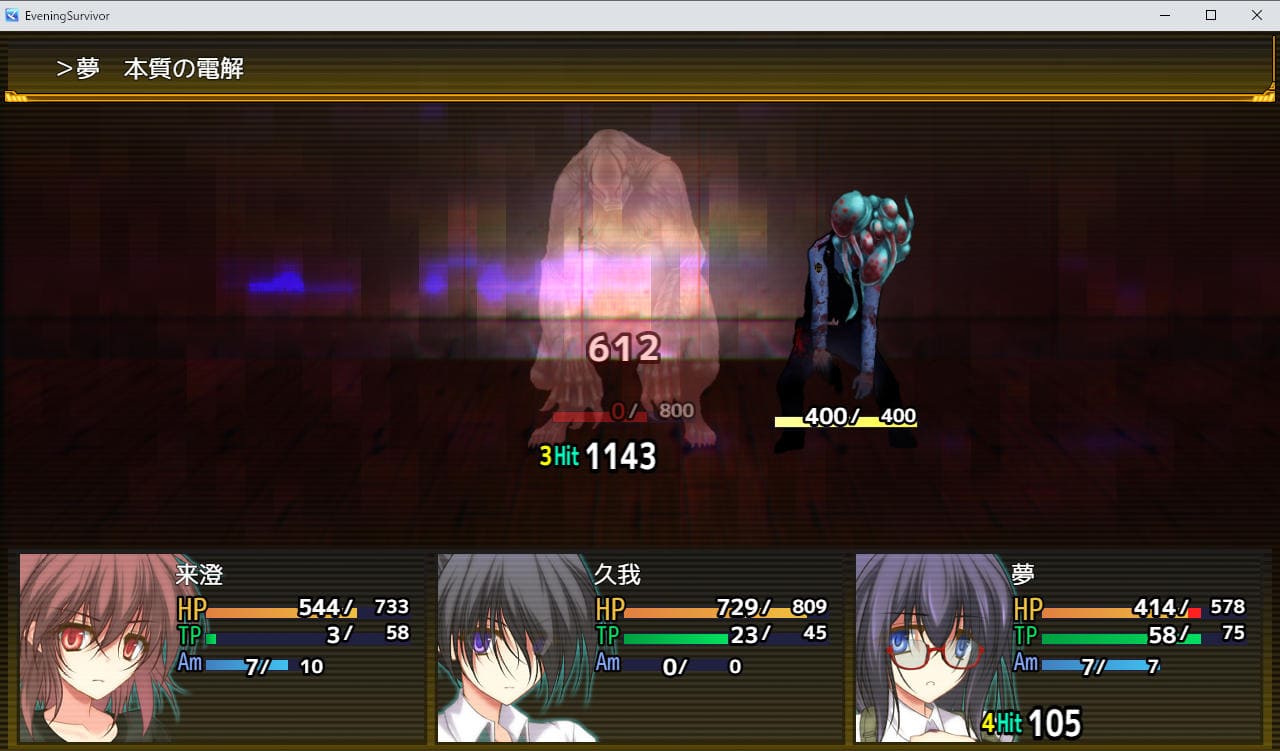Close the EveningSurvivor window

(1256, 15)
